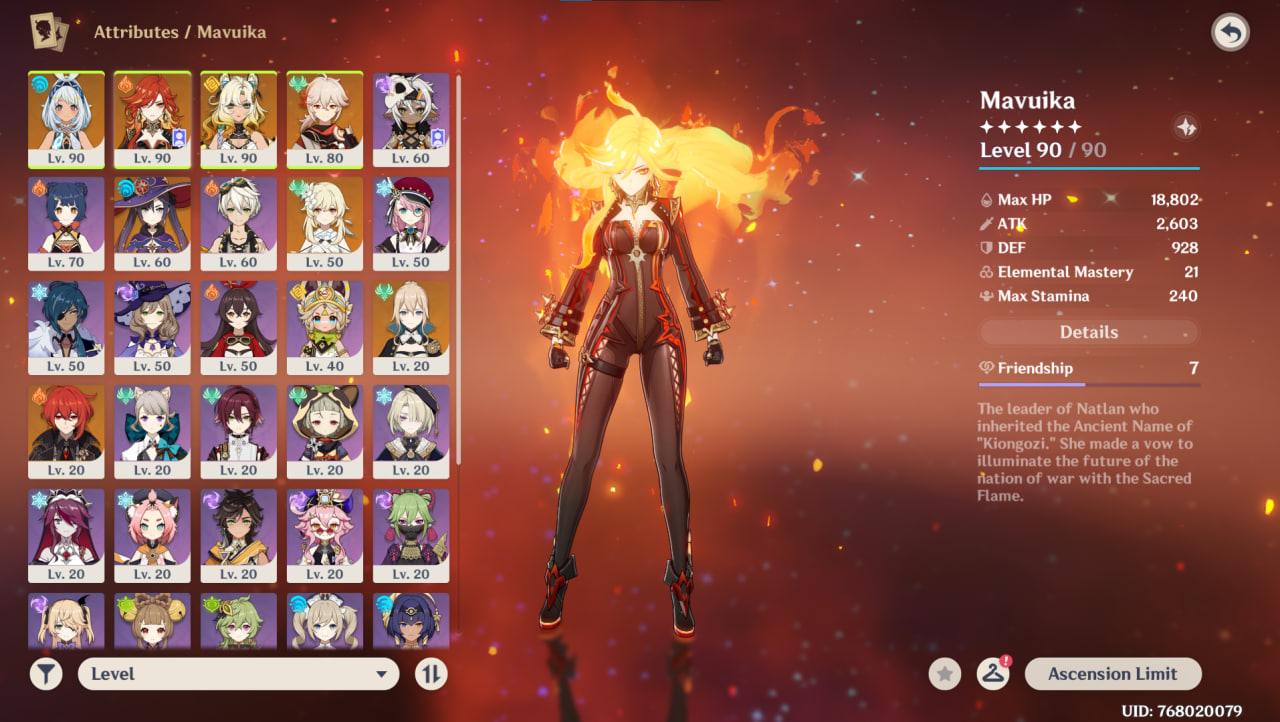Pick Mona with the purple witch hat

coord(152,222)
